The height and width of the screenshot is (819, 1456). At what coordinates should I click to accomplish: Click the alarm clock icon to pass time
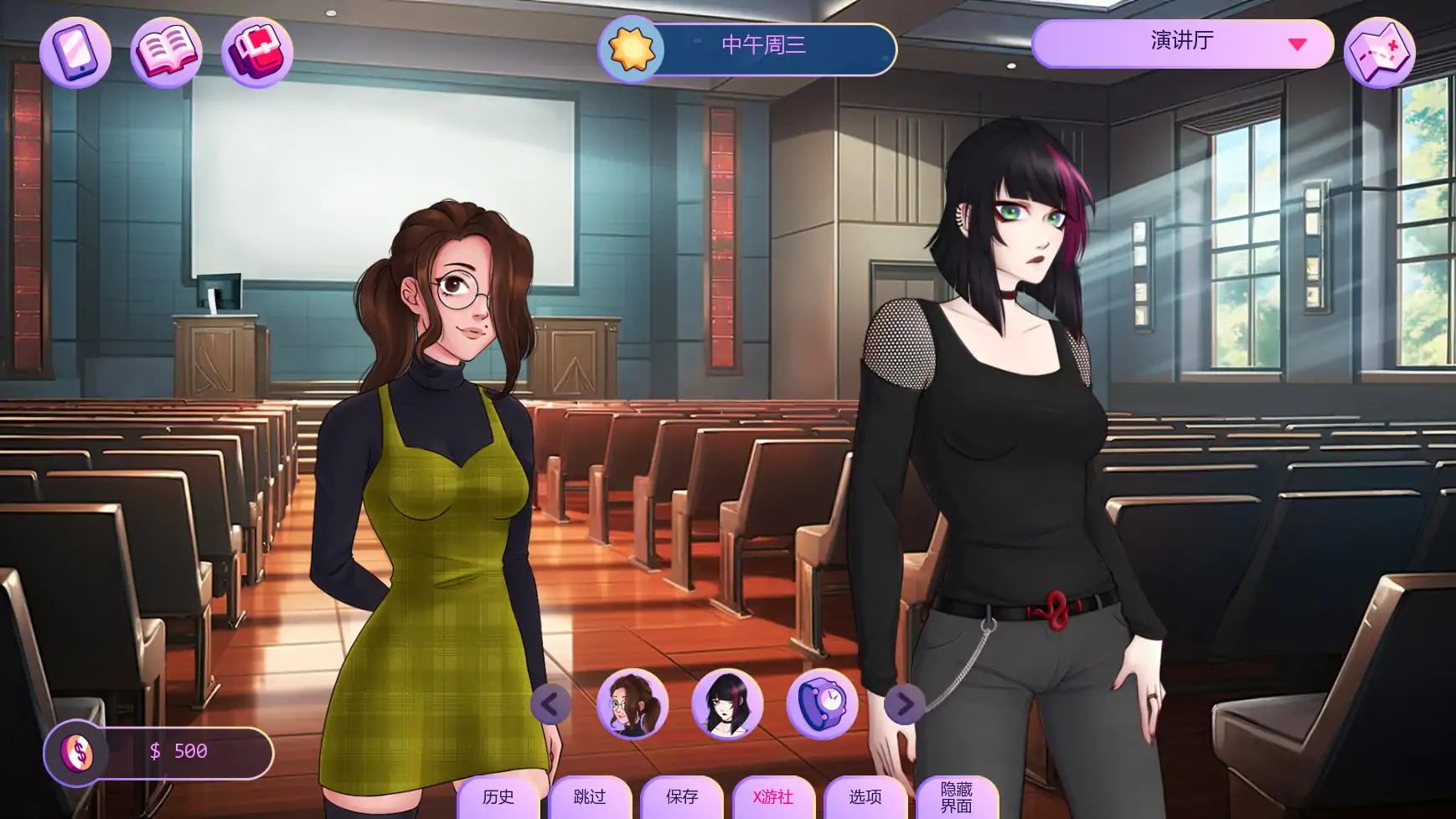[x=824, y=706]
